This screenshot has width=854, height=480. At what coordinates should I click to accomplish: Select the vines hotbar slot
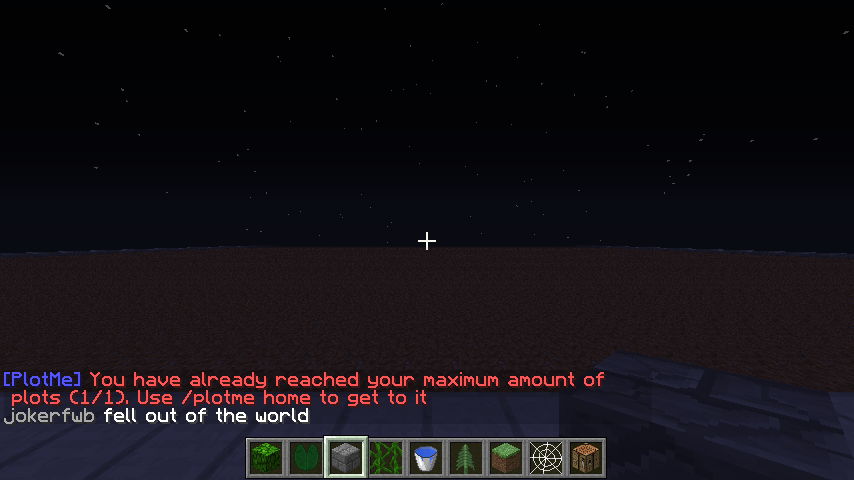pos(386,458)
